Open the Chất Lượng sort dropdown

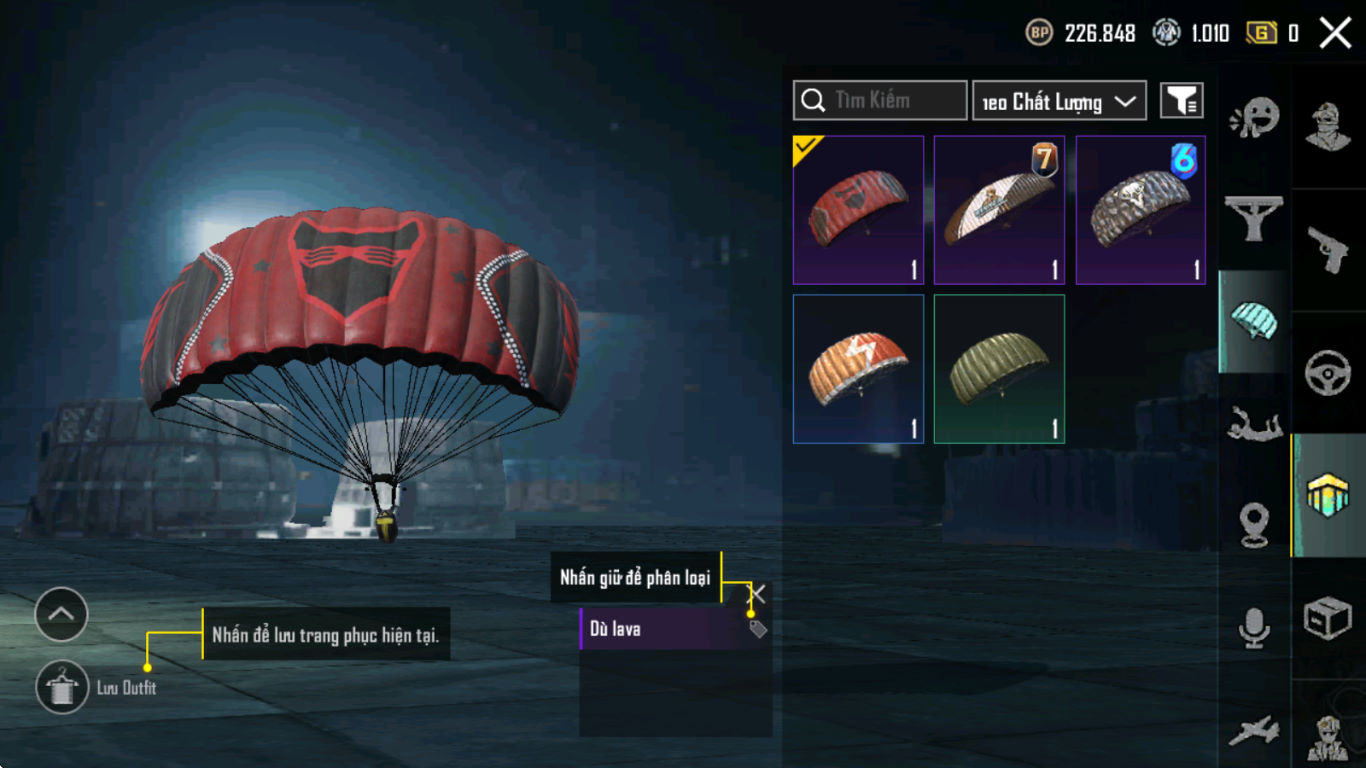1059,101
